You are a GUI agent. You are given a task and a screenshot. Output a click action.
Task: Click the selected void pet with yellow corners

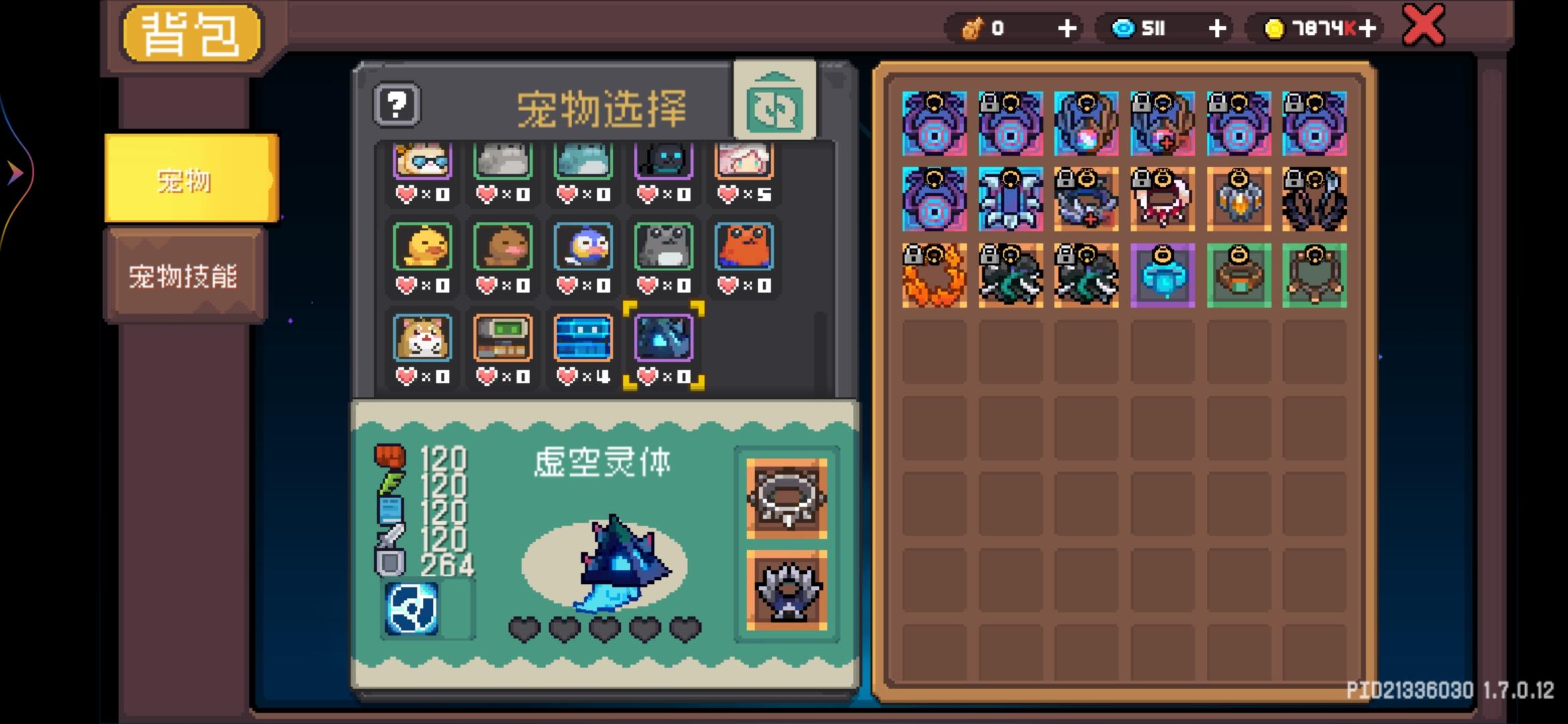click(x=663, y=339)
